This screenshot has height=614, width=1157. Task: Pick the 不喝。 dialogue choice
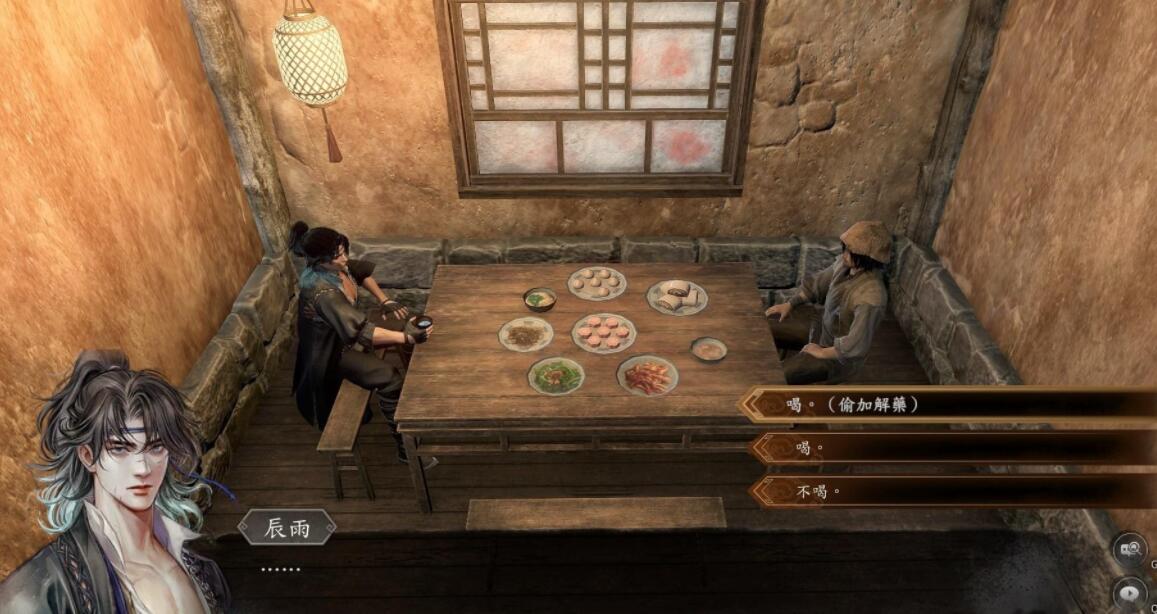950,491
